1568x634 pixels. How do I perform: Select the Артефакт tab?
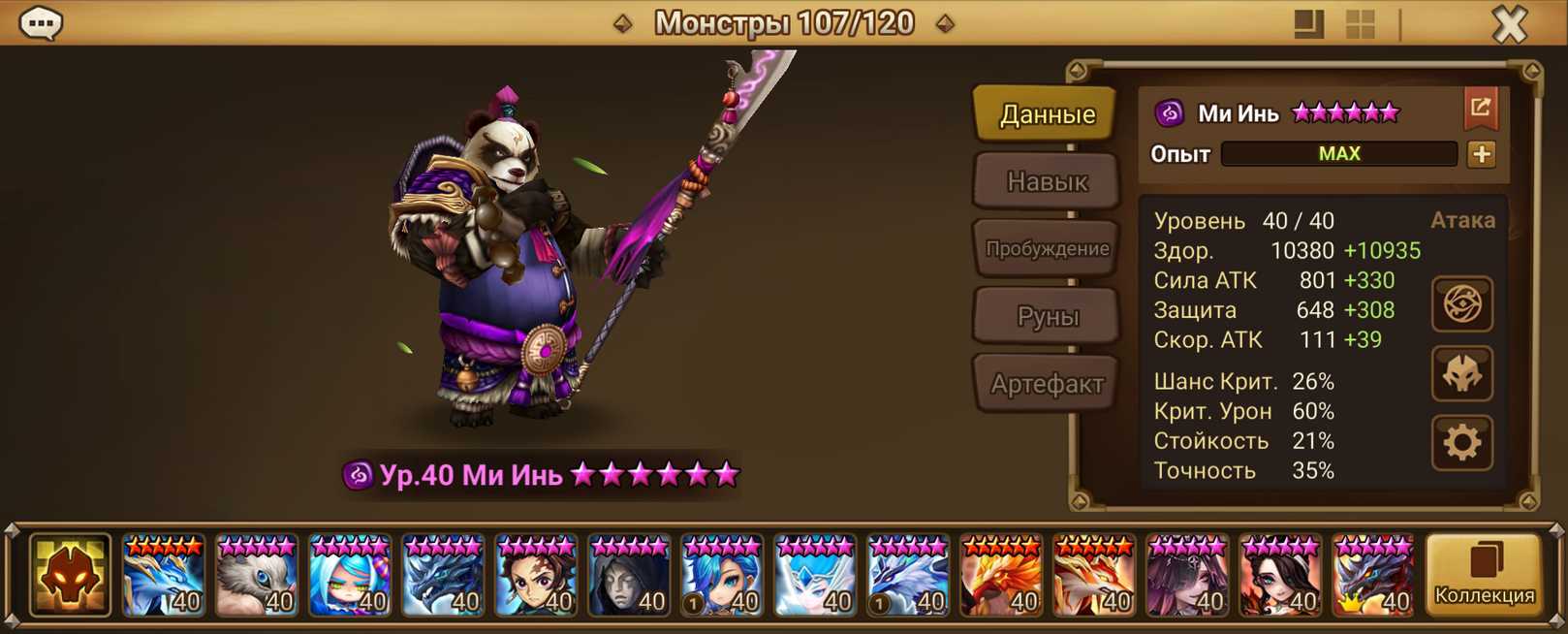tap(1047, 384)
